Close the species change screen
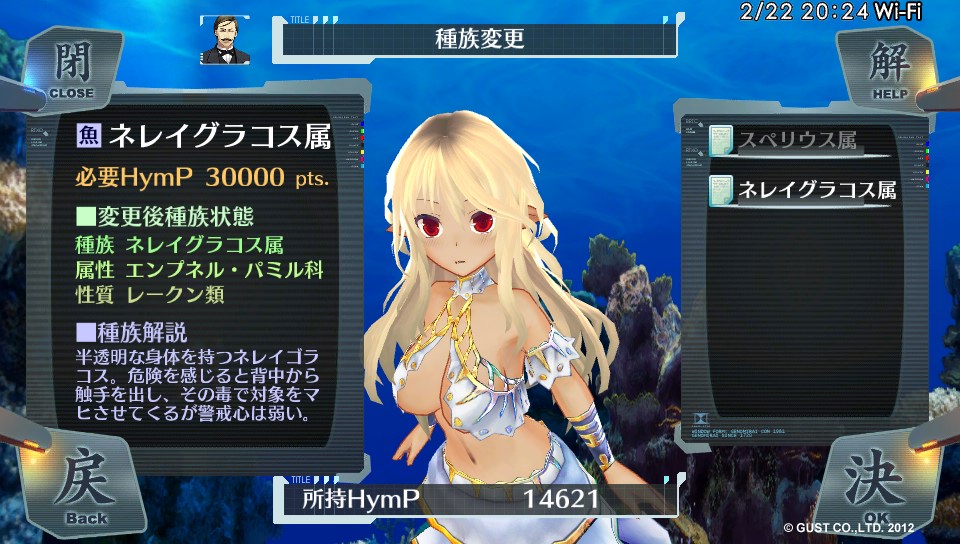 (x=70, y=70)
